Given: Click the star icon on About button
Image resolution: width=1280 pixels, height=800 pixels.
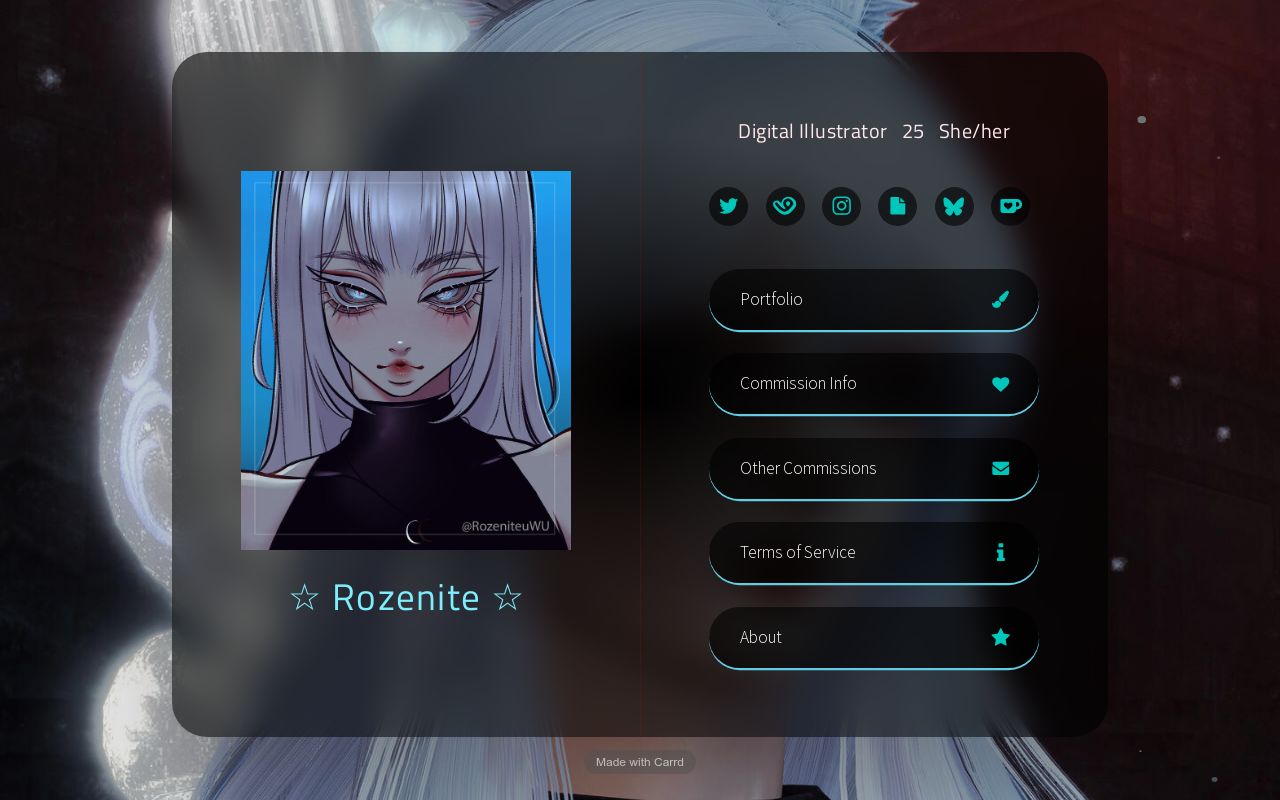Looking at the screenshot, I should point(1000,637).
